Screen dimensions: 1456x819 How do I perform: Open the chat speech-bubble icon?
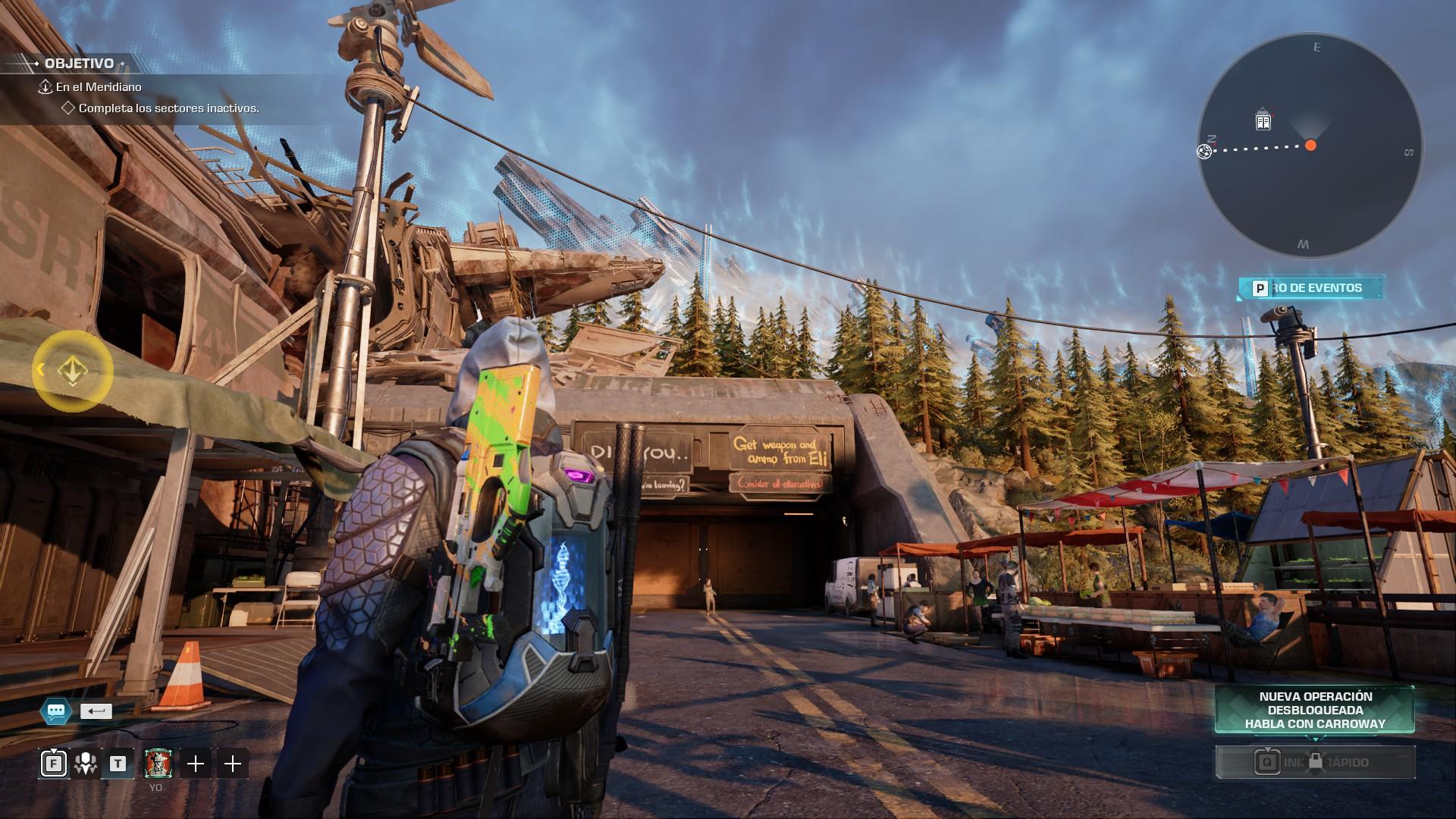coord(56,711)
